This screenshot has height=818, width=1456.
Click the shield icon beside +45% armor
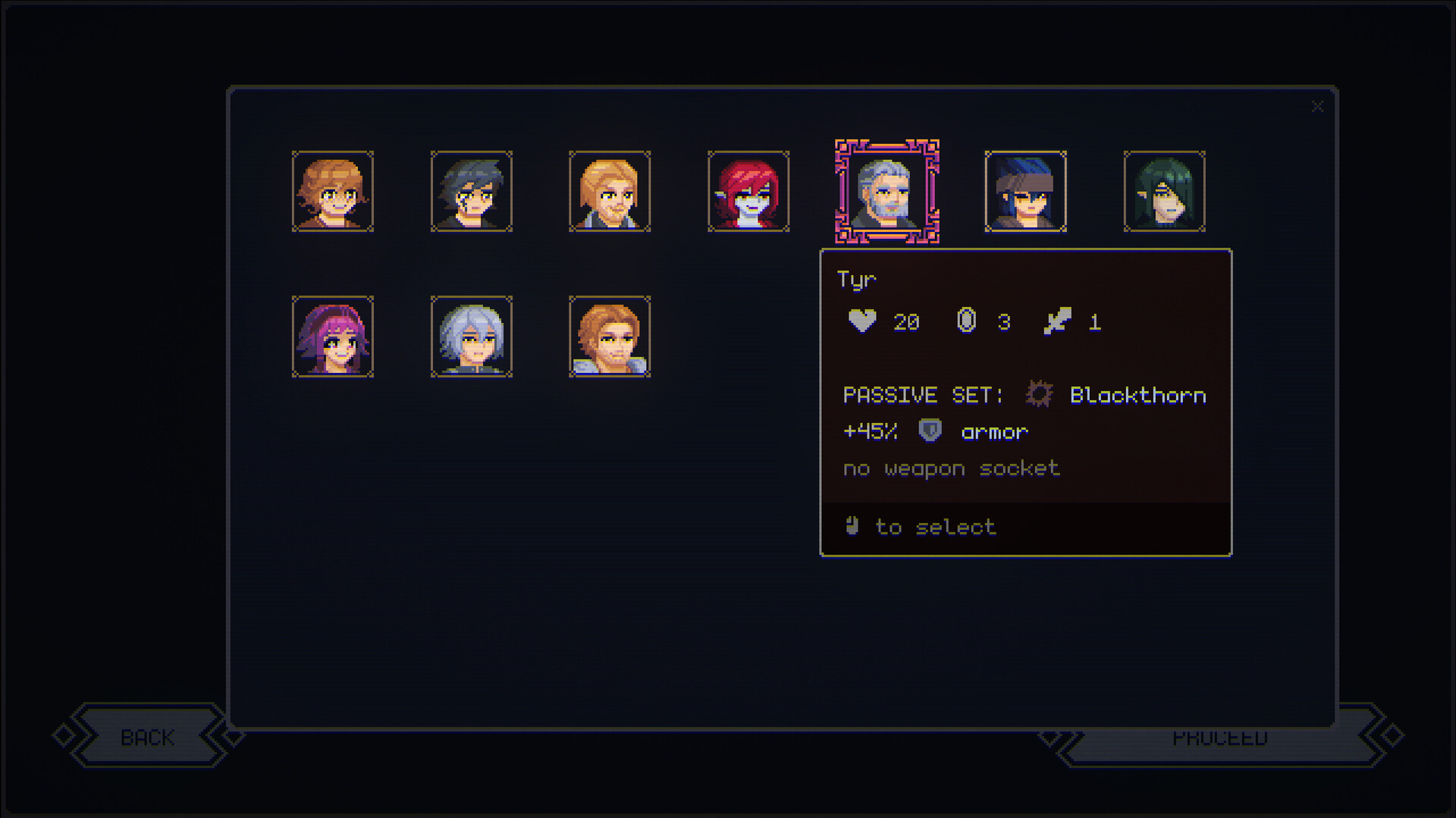click(930, 431)
